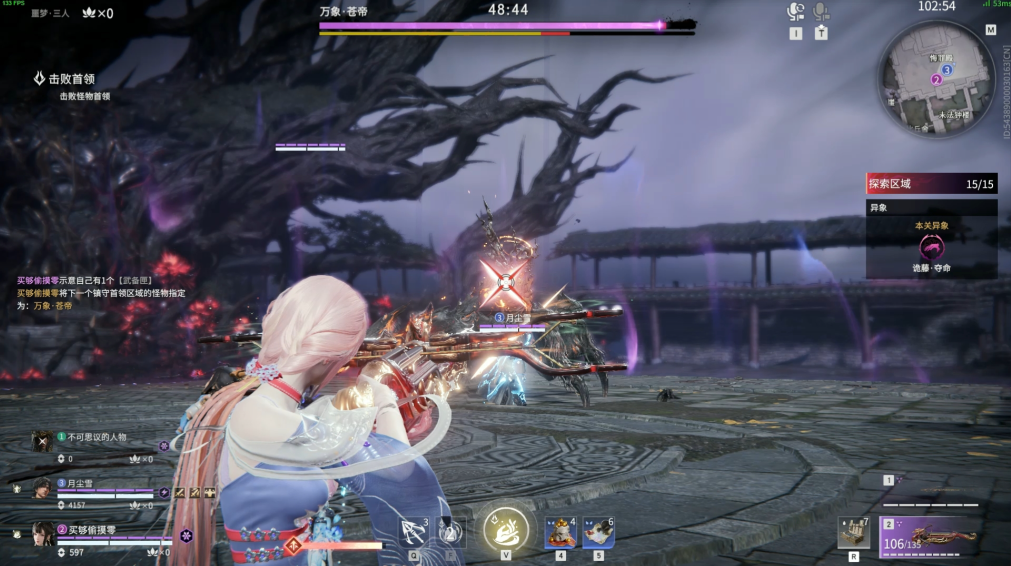This screenshot has height=566, width=1011.
Task: Click the 万象·苍帝 boss name
Action: [343, 10]
